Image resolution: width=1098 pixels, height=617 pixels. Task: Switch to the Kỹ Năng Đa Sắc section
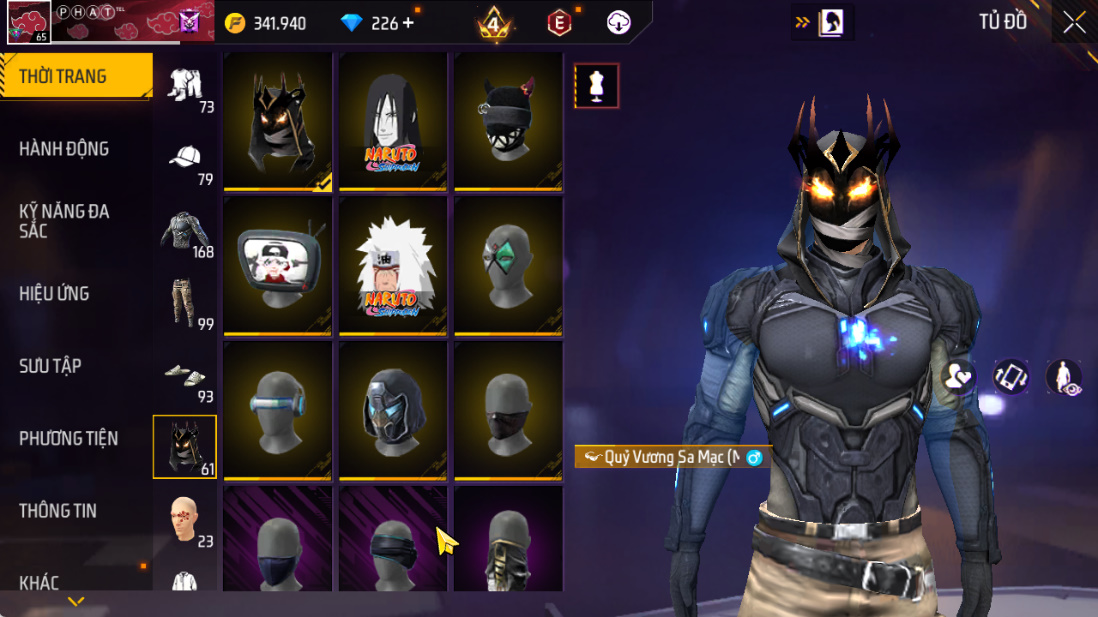point(64,221)
